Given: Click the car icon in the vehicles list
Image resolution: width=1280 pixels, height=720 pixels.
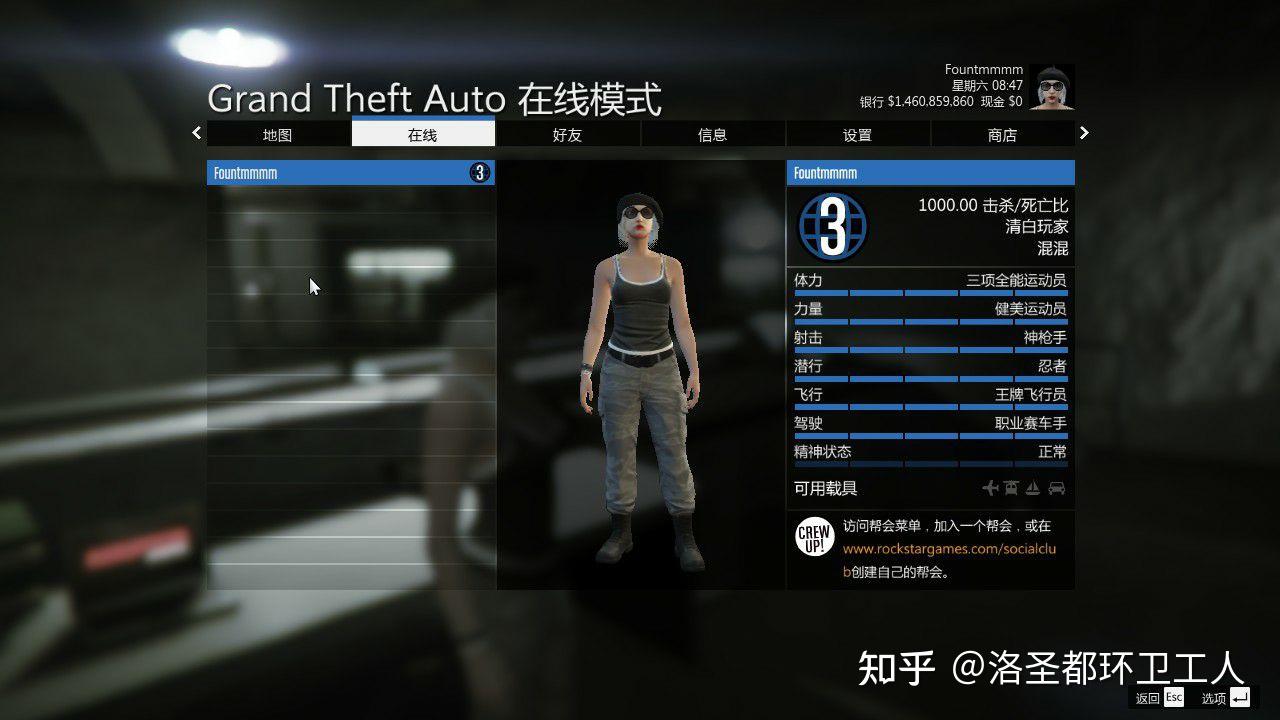Looking at the screenshot, I should pyautogui.click(x=1057, y=487).
